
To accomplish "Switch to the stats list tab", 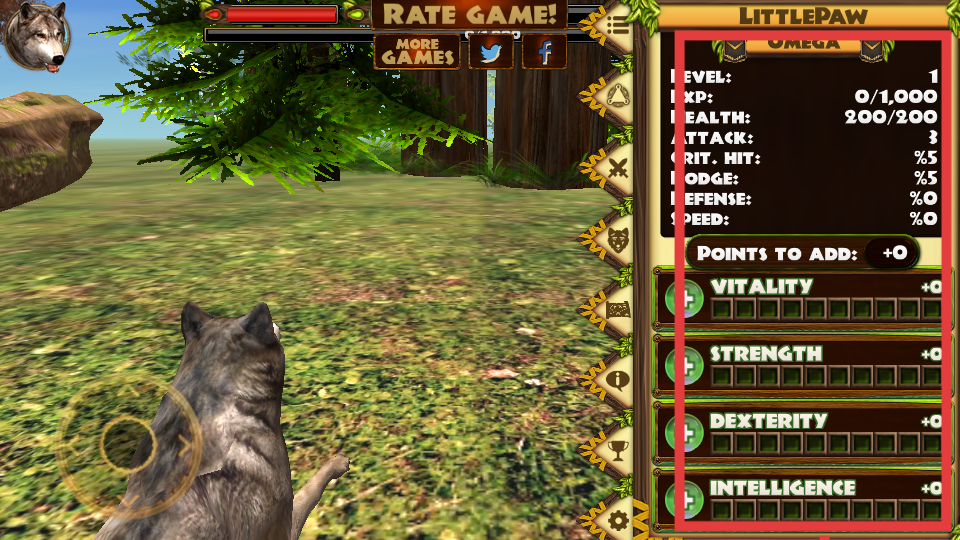I will [x=618, y=27].
